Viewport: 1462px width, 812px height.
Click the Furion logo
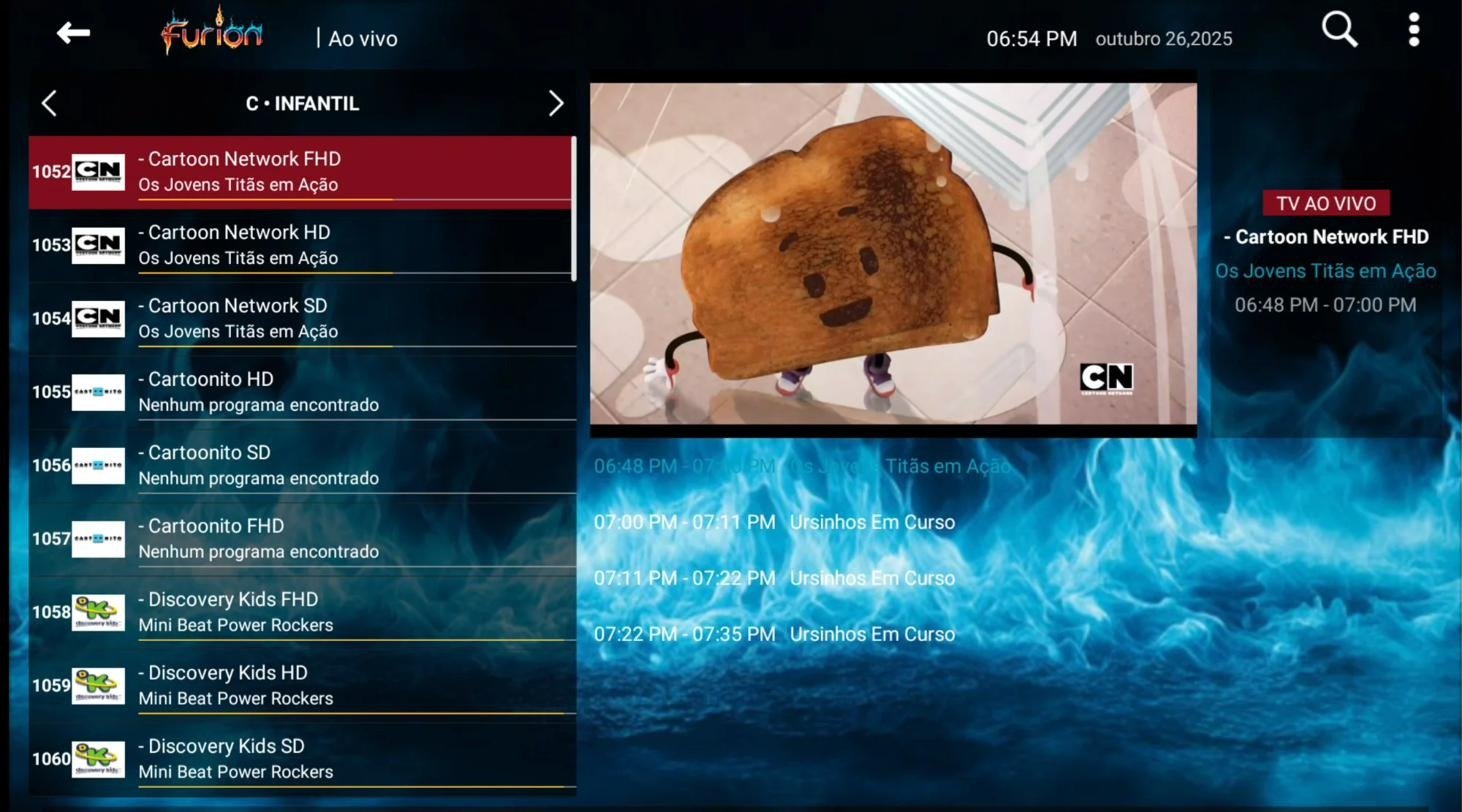(x=212, y=33)
